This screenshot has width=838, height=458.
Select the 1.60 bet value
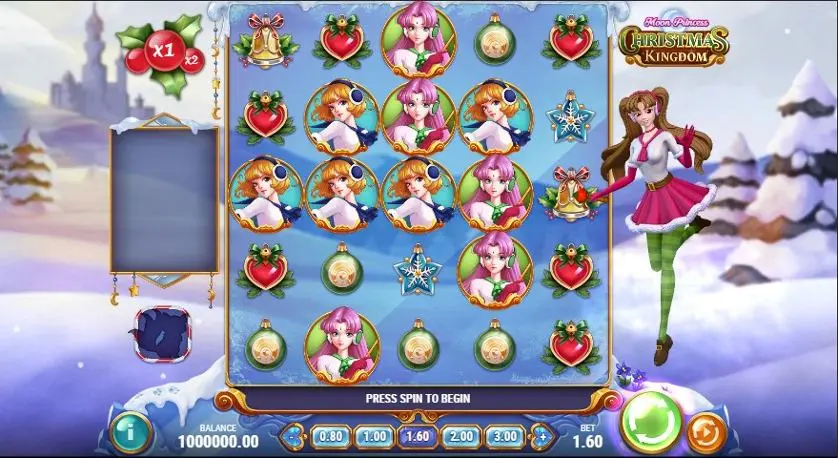coord(417,436)
